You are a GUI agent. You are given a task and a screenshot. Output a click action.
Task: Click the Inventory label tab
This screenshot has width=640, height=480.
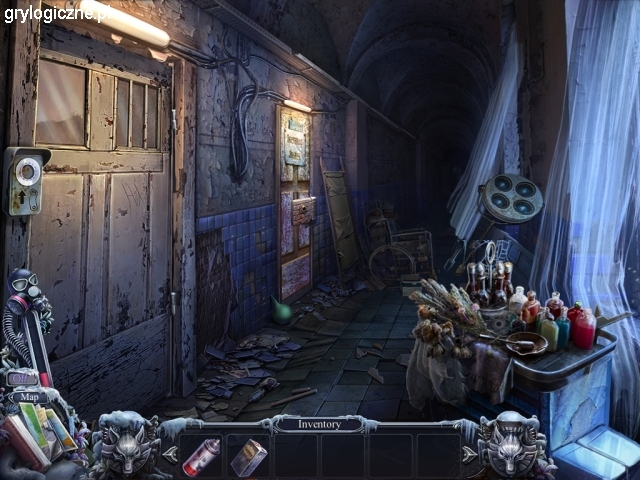(x=319, y=424)
